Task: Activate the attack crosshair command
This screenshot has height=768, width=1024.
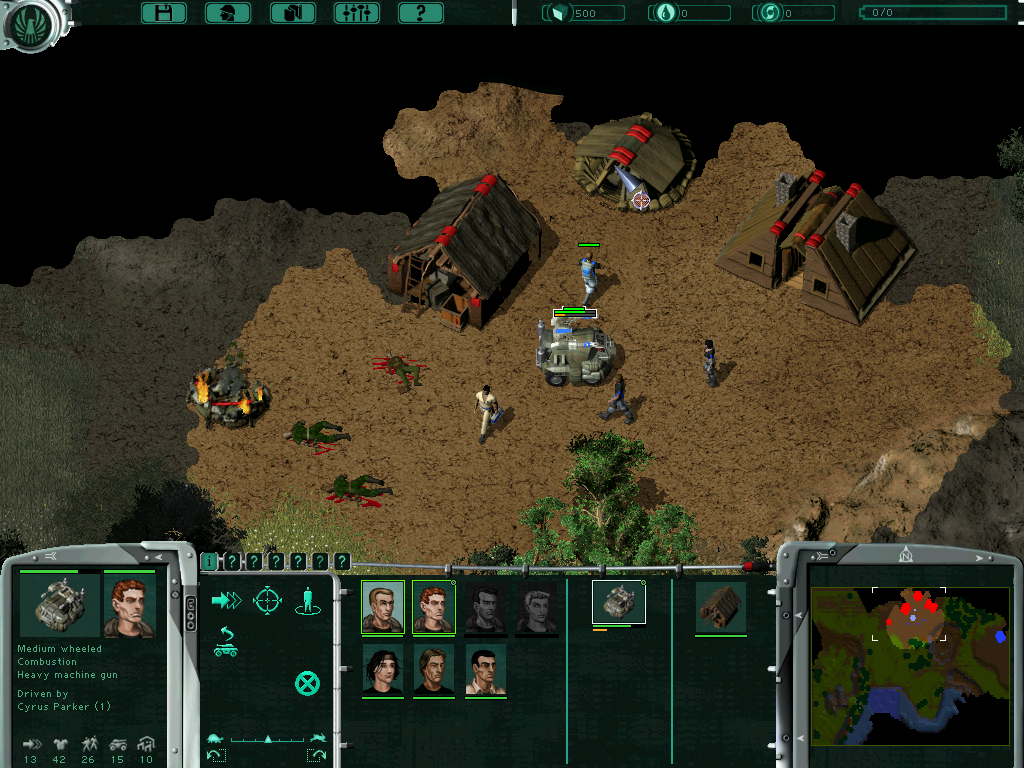Action: [x=267, y=600]
